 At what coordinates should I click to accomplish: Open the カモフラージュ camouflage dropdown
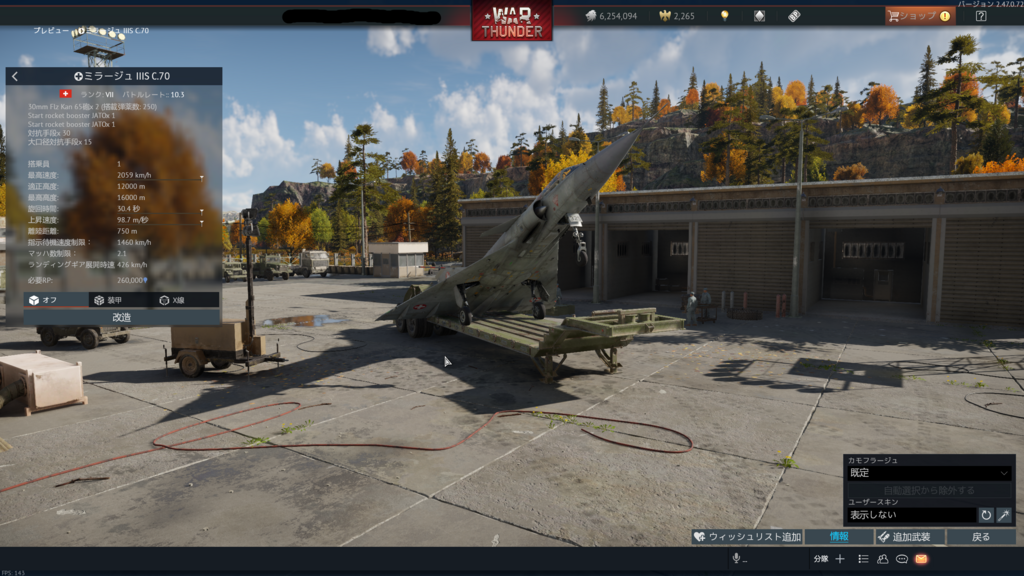click(929, 473)
